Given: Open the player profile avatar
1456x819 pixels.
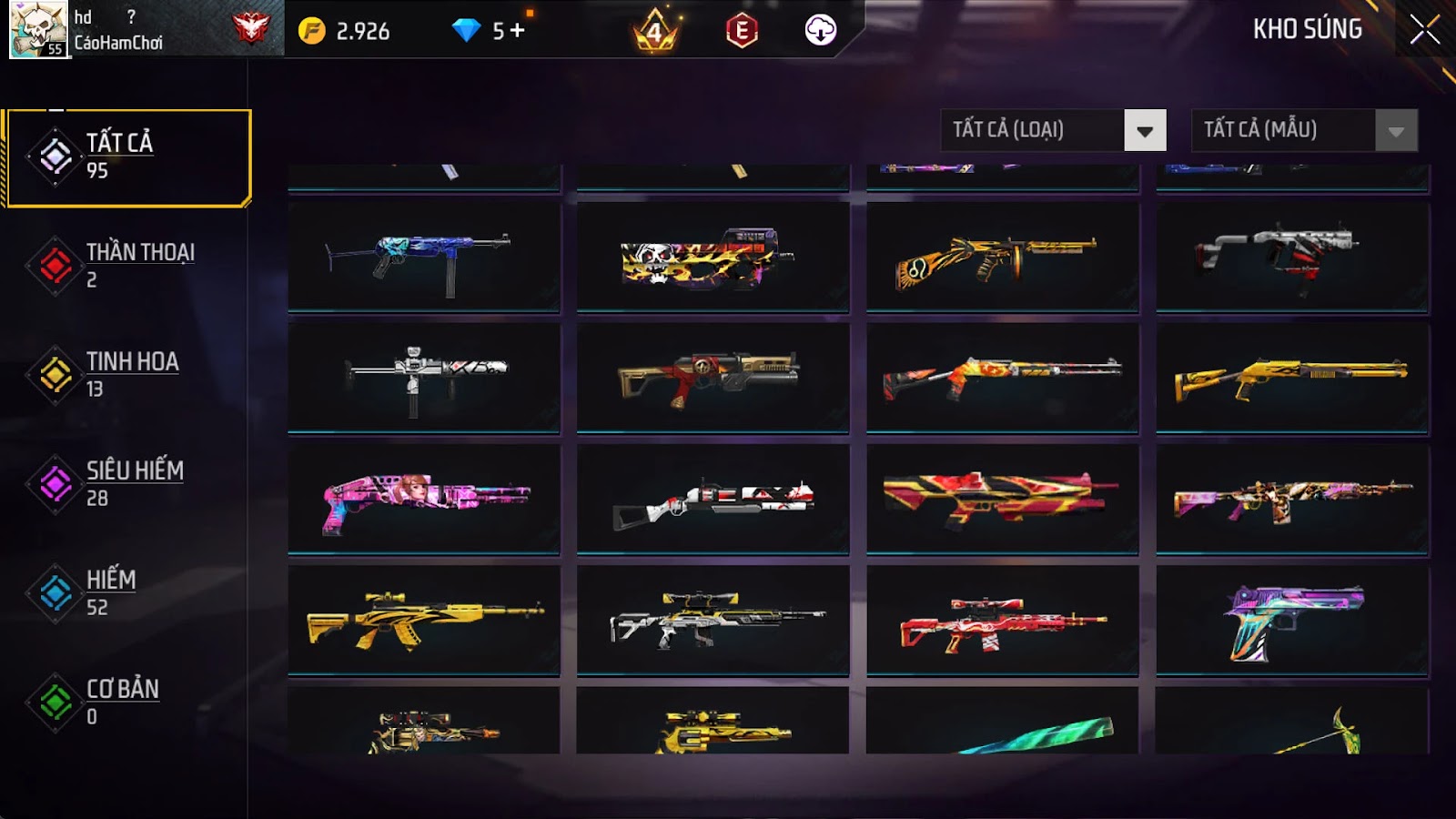Looking at the screenshot, I should pos(38,29).
